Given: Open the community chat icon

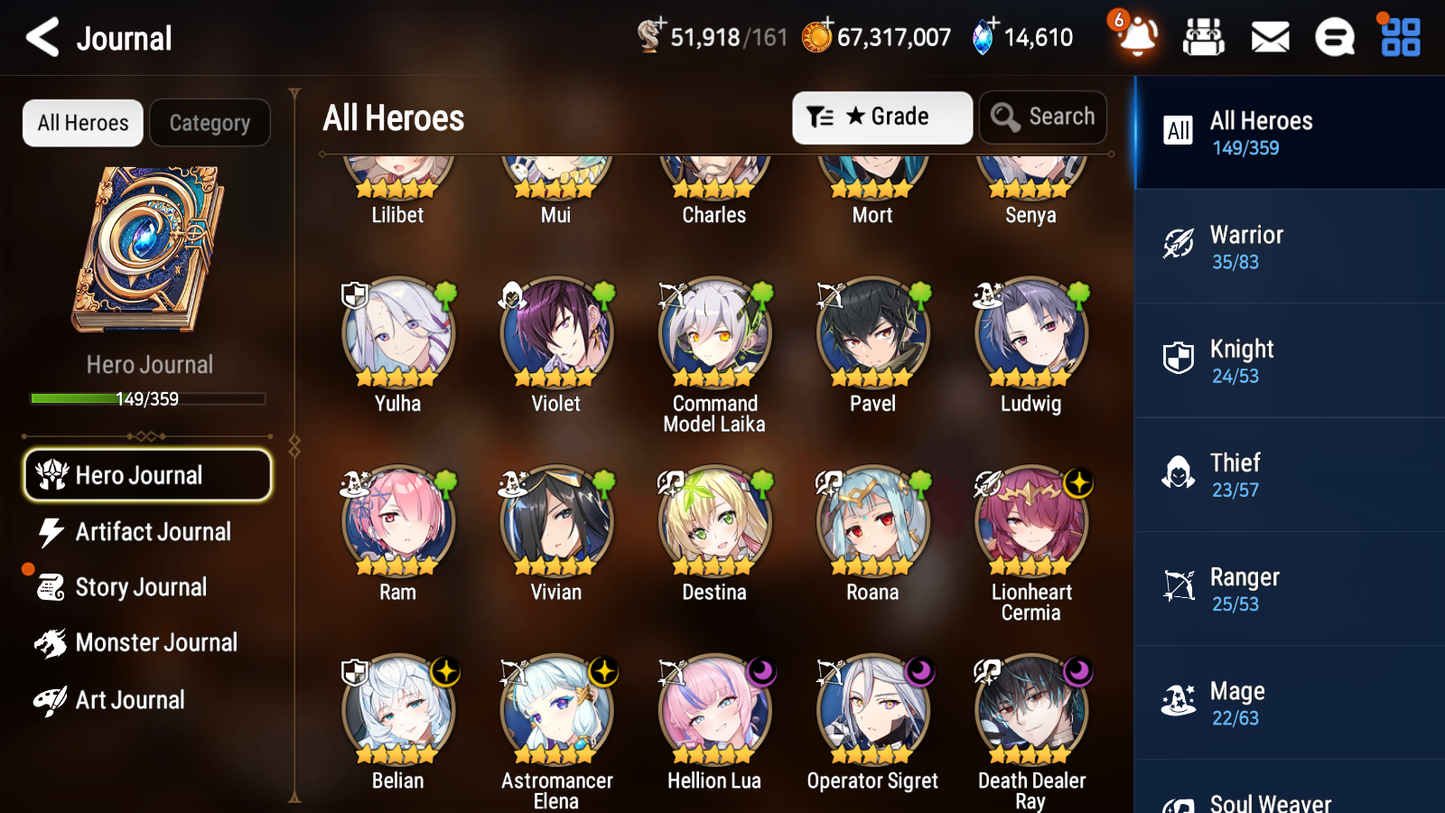Looking at the screenshot, I should tap(1335, 37).
